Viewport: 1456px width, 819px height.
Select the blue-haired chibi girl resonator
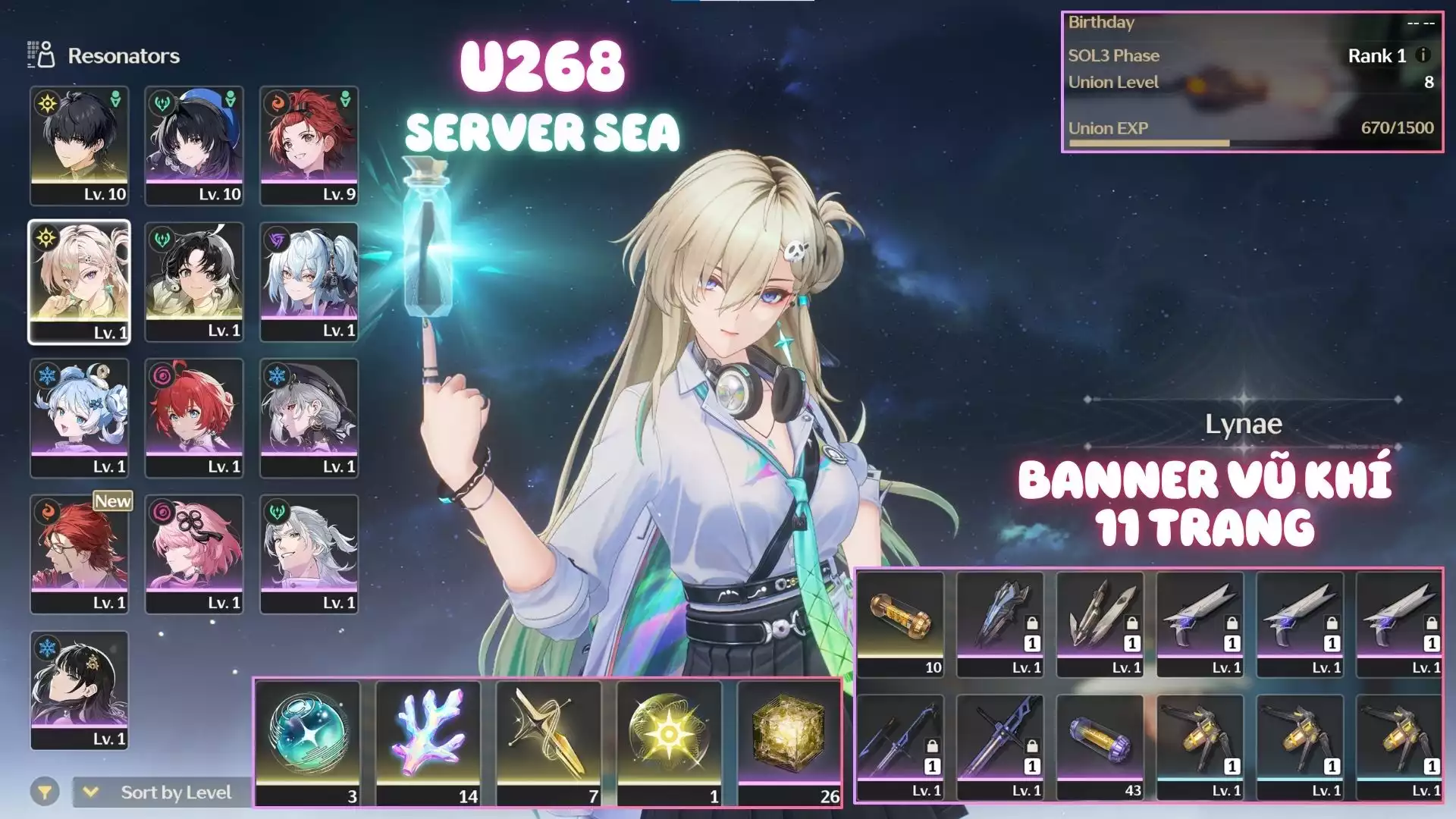tap(79, 418)
